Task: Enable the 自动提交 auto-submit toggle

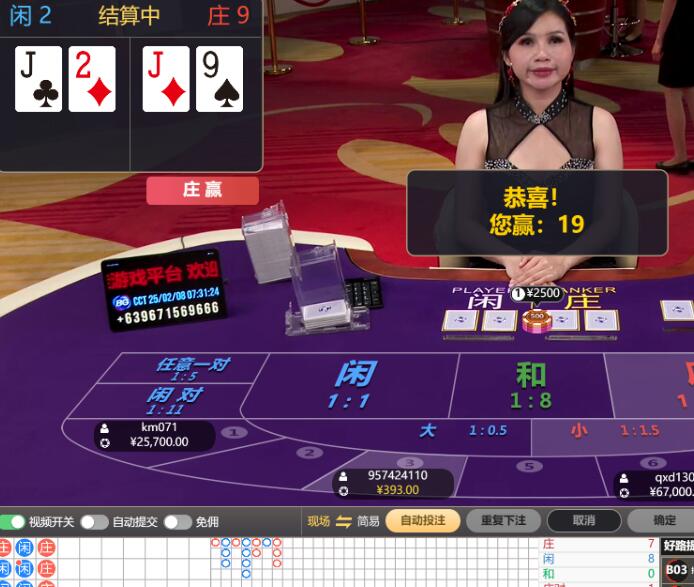Action: pos(94,522)
